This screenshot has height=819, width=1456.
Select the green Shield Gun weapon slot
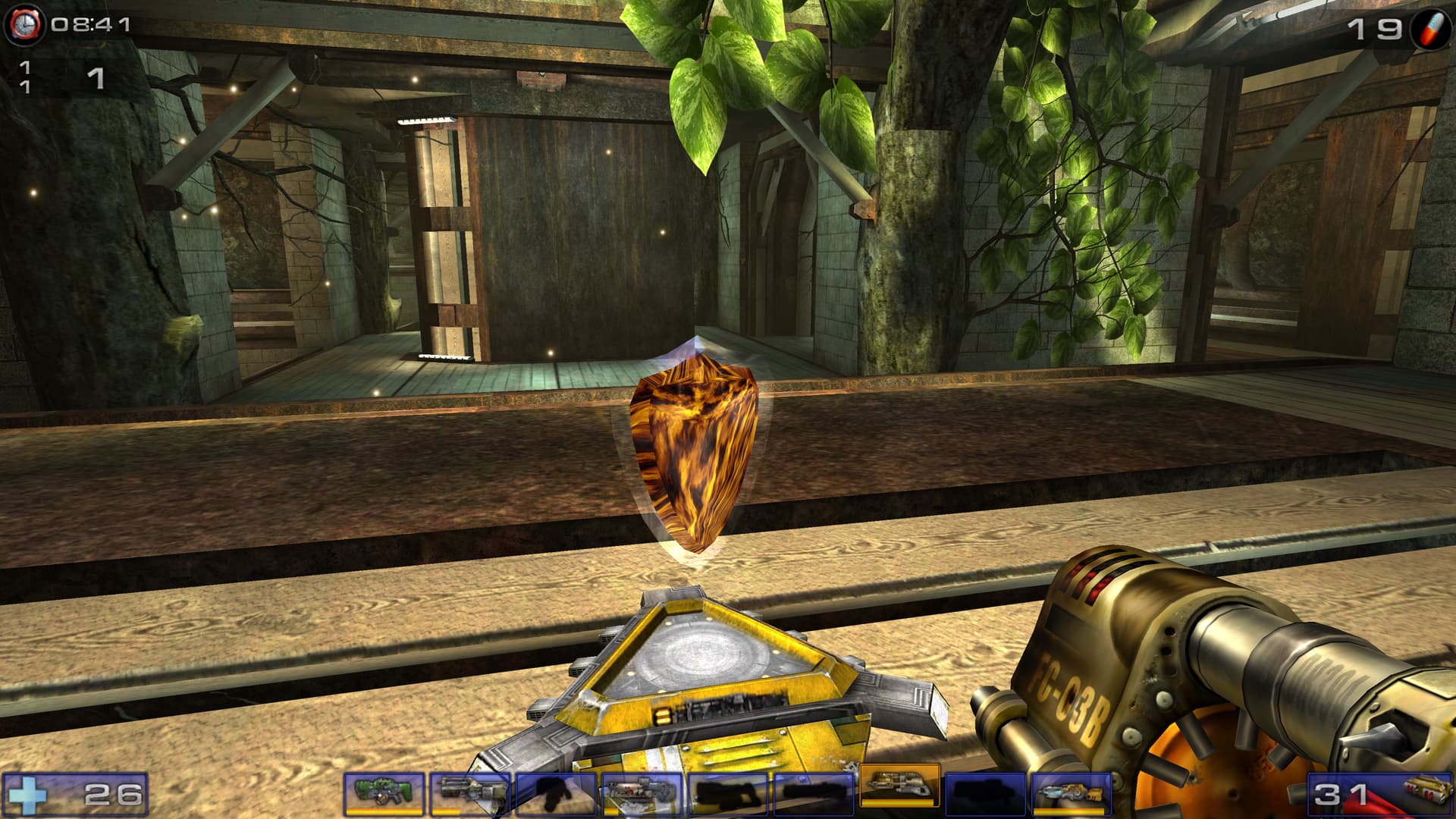(x=384, y=793)
